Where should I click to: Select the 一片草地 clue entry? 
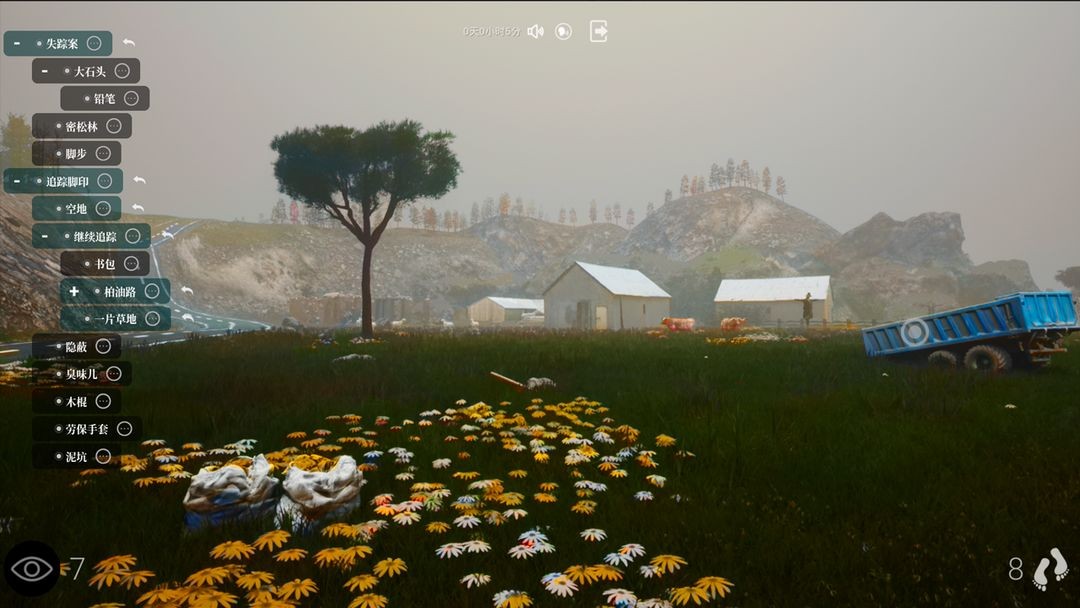point(115,319)
